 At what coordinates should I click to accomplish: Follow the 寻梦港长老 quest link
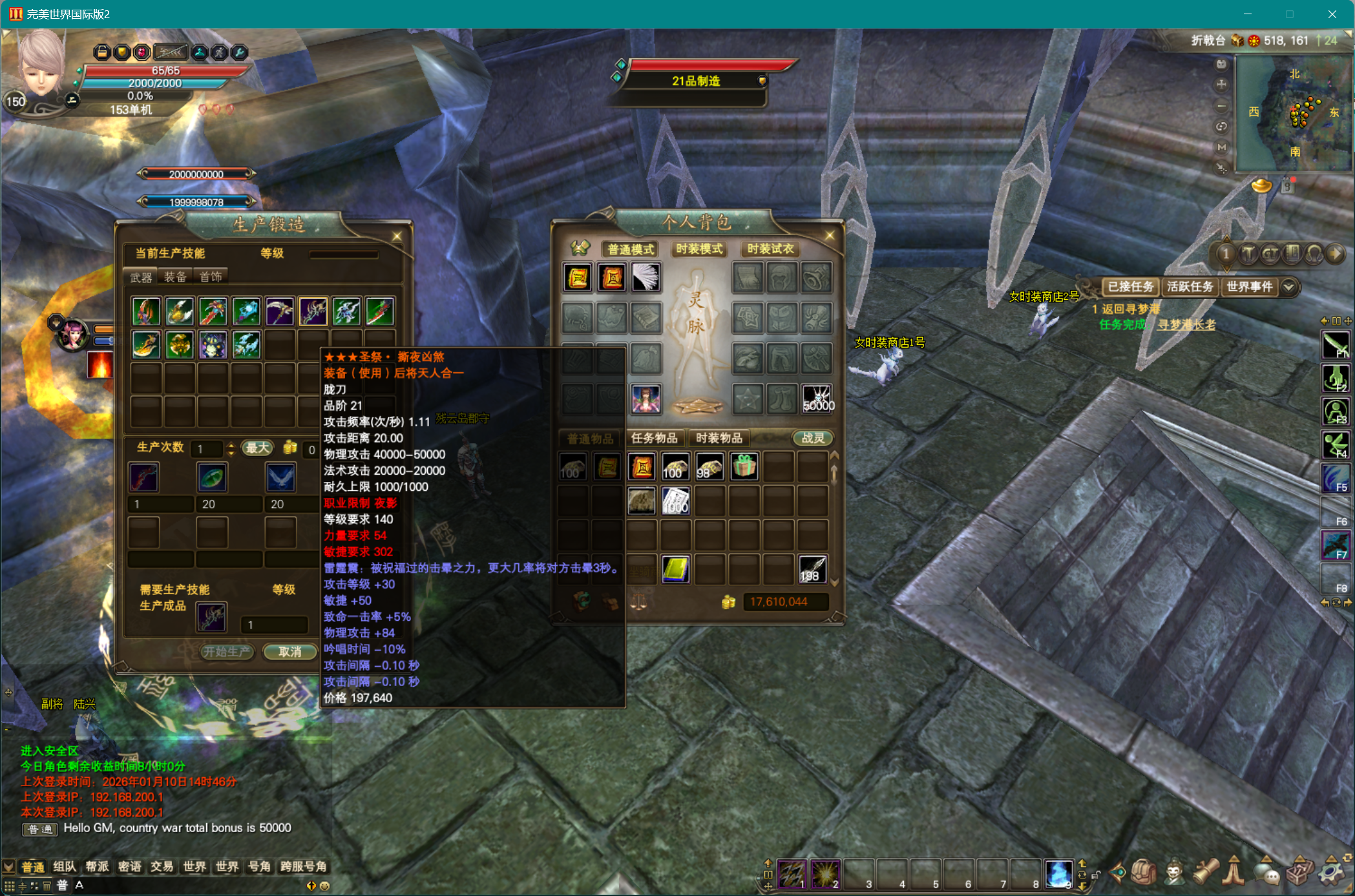click(x=1186, y=324)
